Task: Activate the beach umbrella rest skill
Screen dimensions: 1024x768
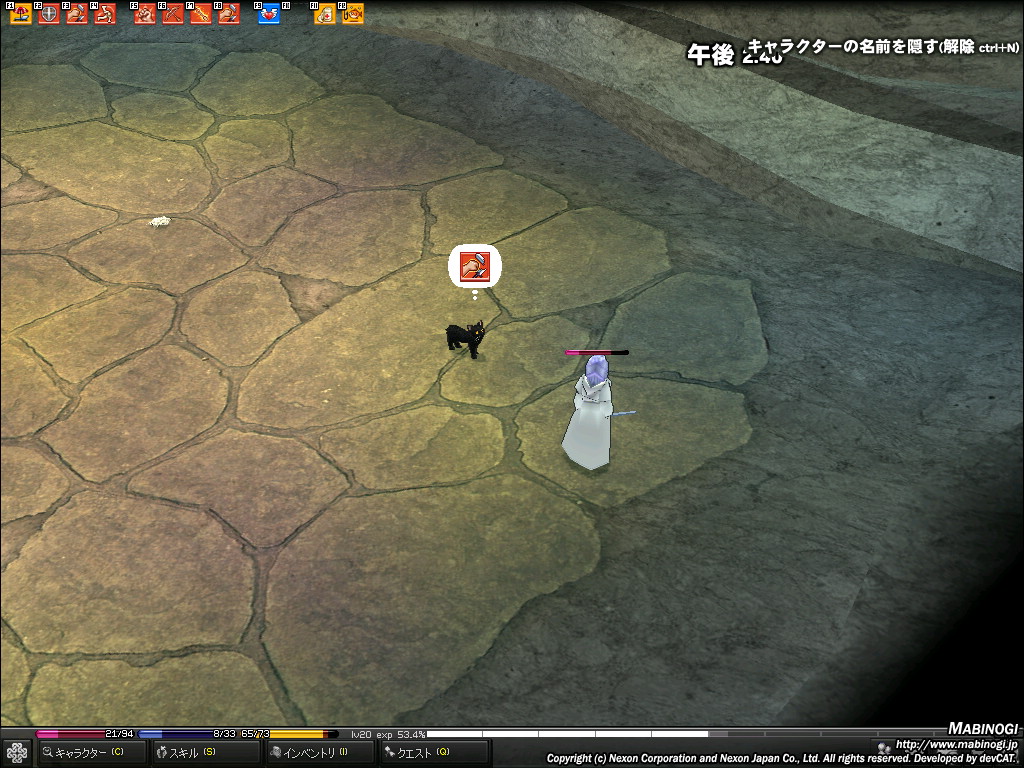Action: pos(21,14)
